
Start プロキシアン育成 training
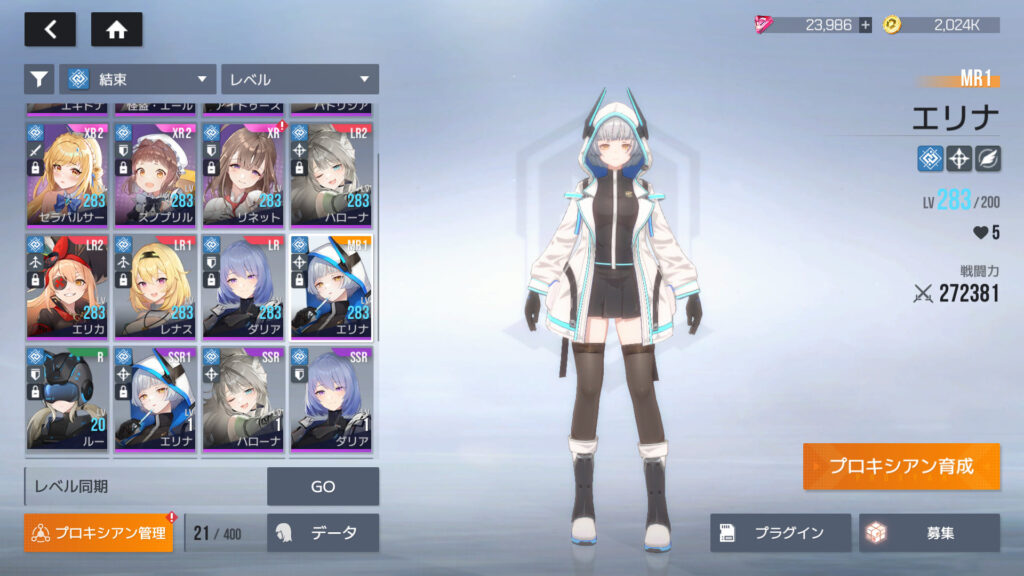tap(900, 466)
